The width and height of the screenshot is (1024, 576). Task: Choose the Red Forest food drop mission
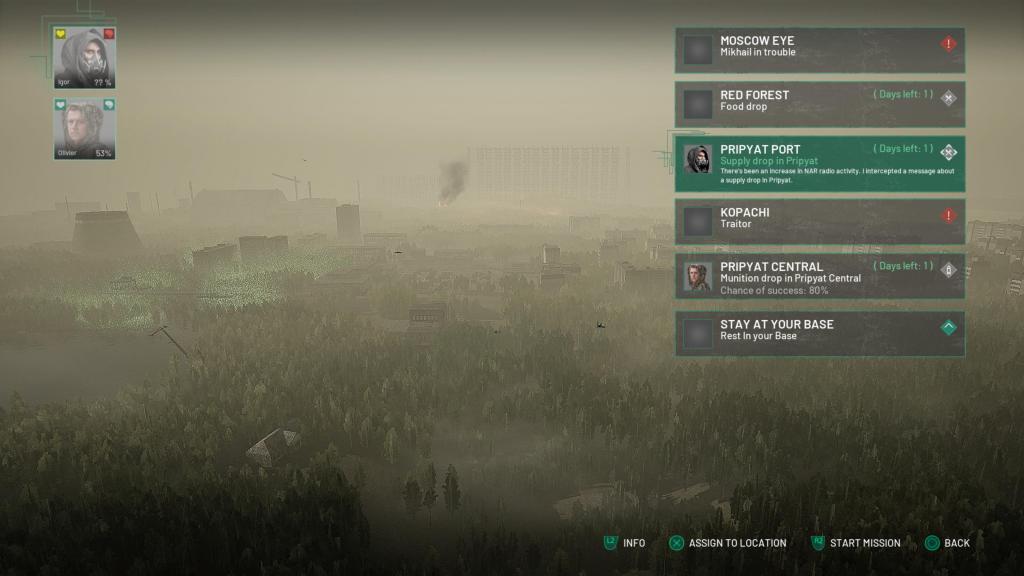click(820, 103)
